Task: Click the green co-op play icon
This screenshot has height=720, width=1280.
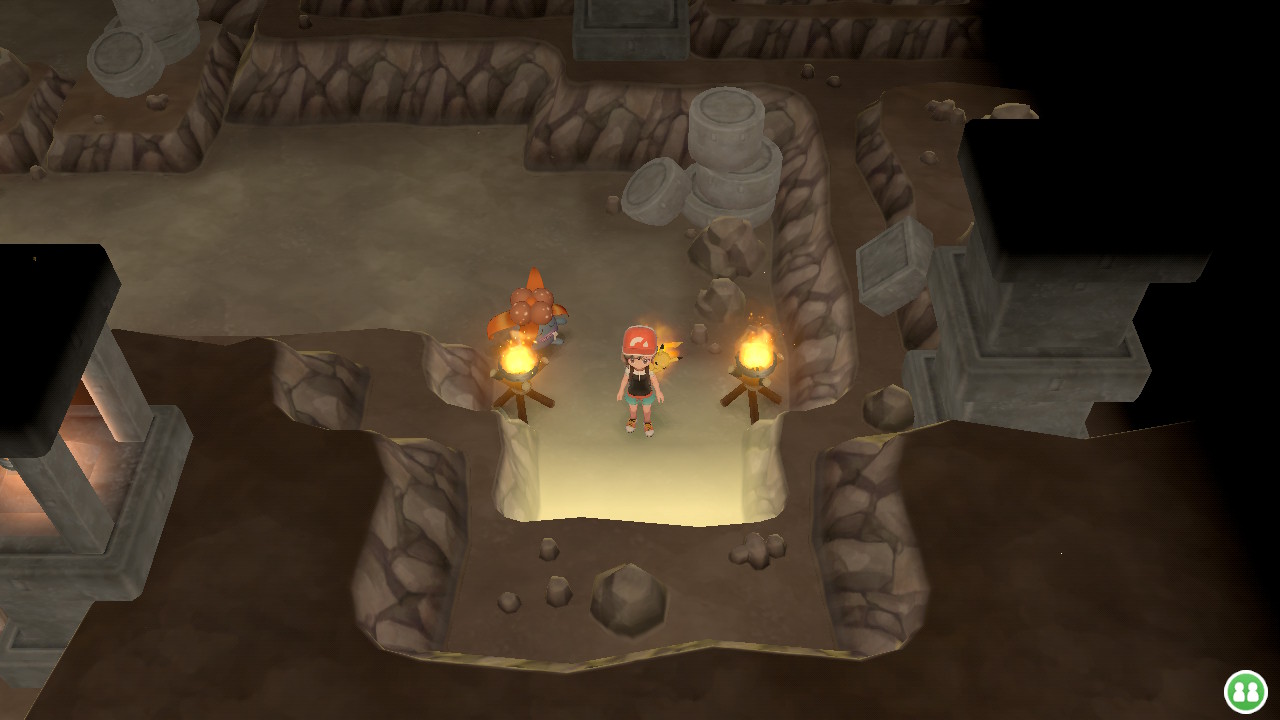Action: point(1247,690)
